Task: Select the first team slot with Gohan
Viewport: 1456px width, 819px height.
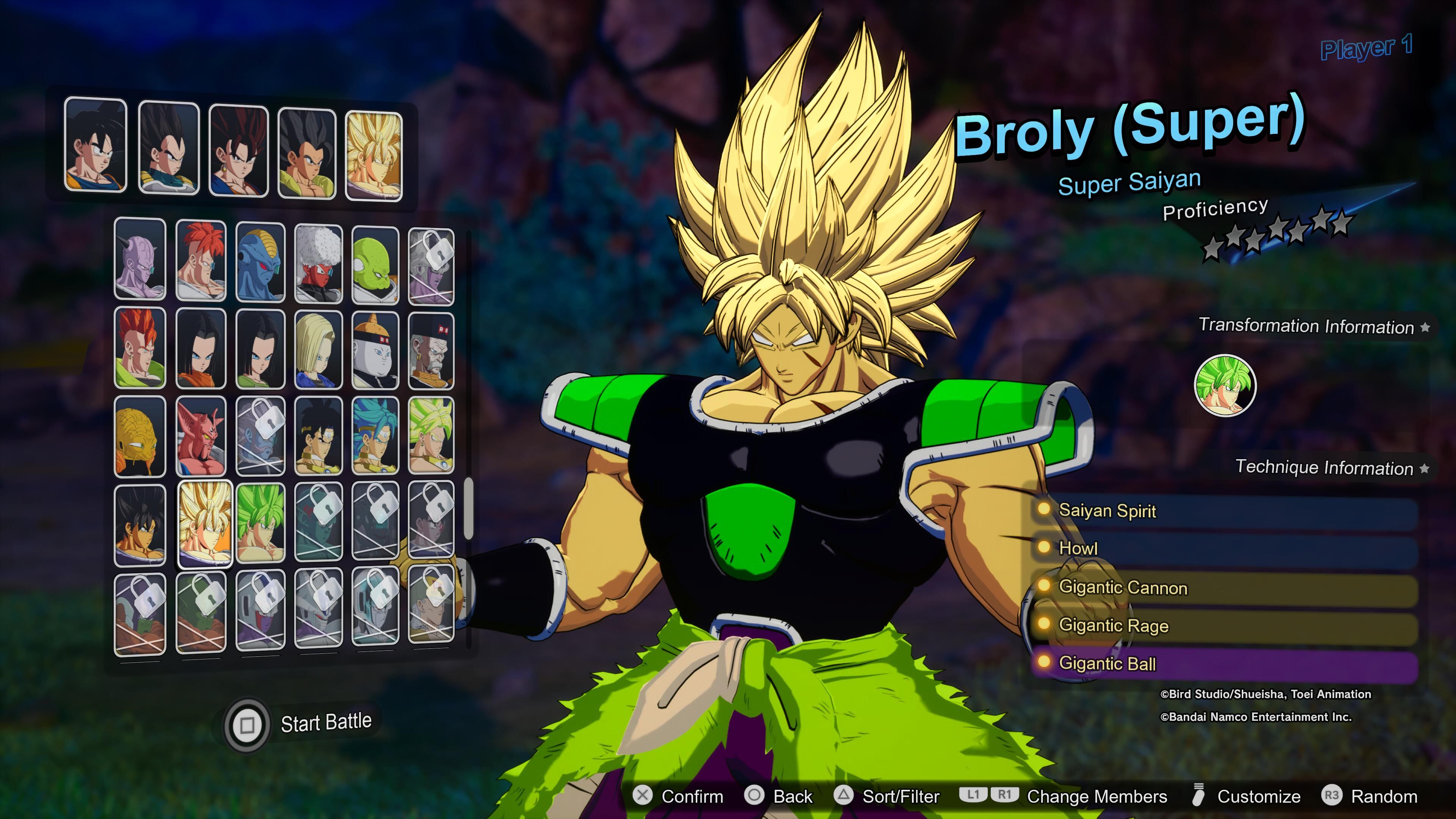Action: [96, 145]
